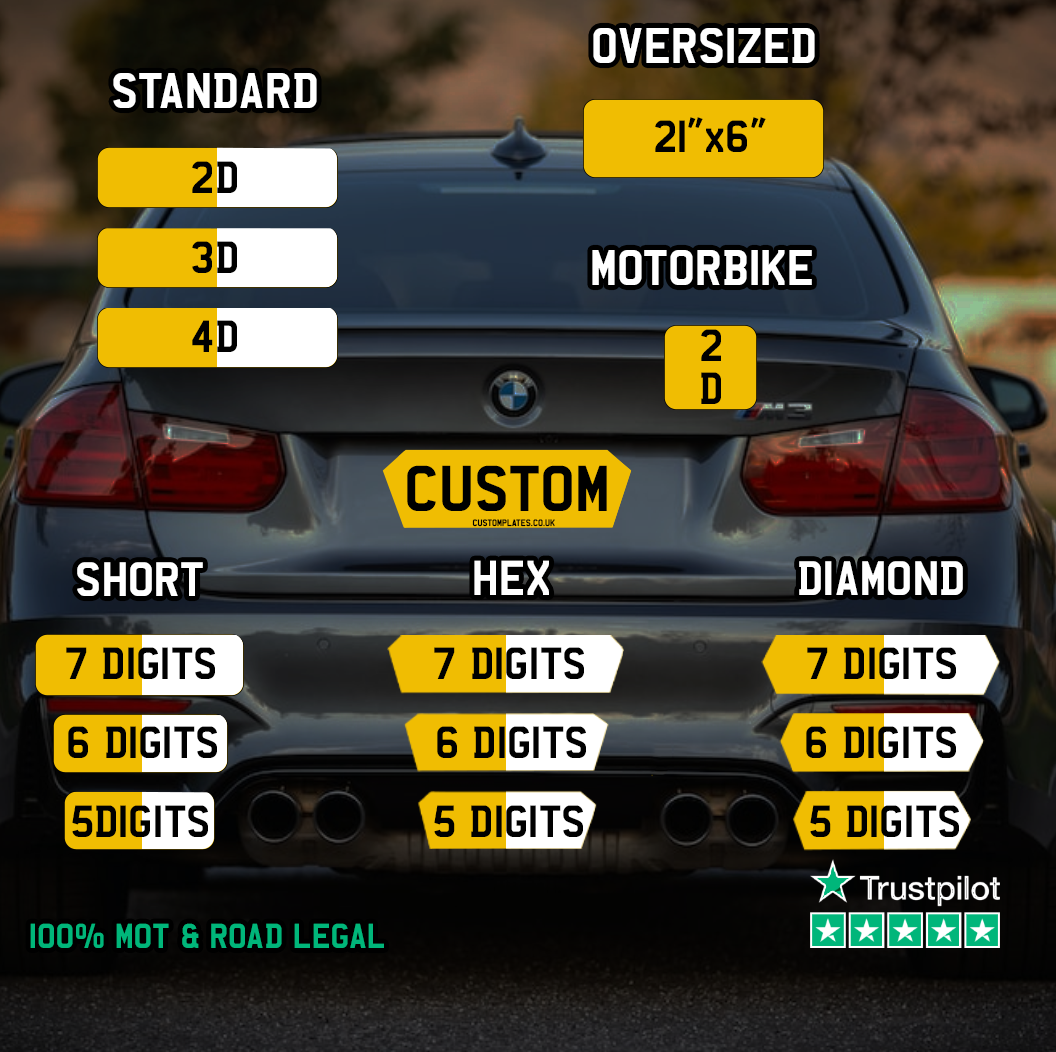Pick the Diamond 5 digits plate

[881, 822]
